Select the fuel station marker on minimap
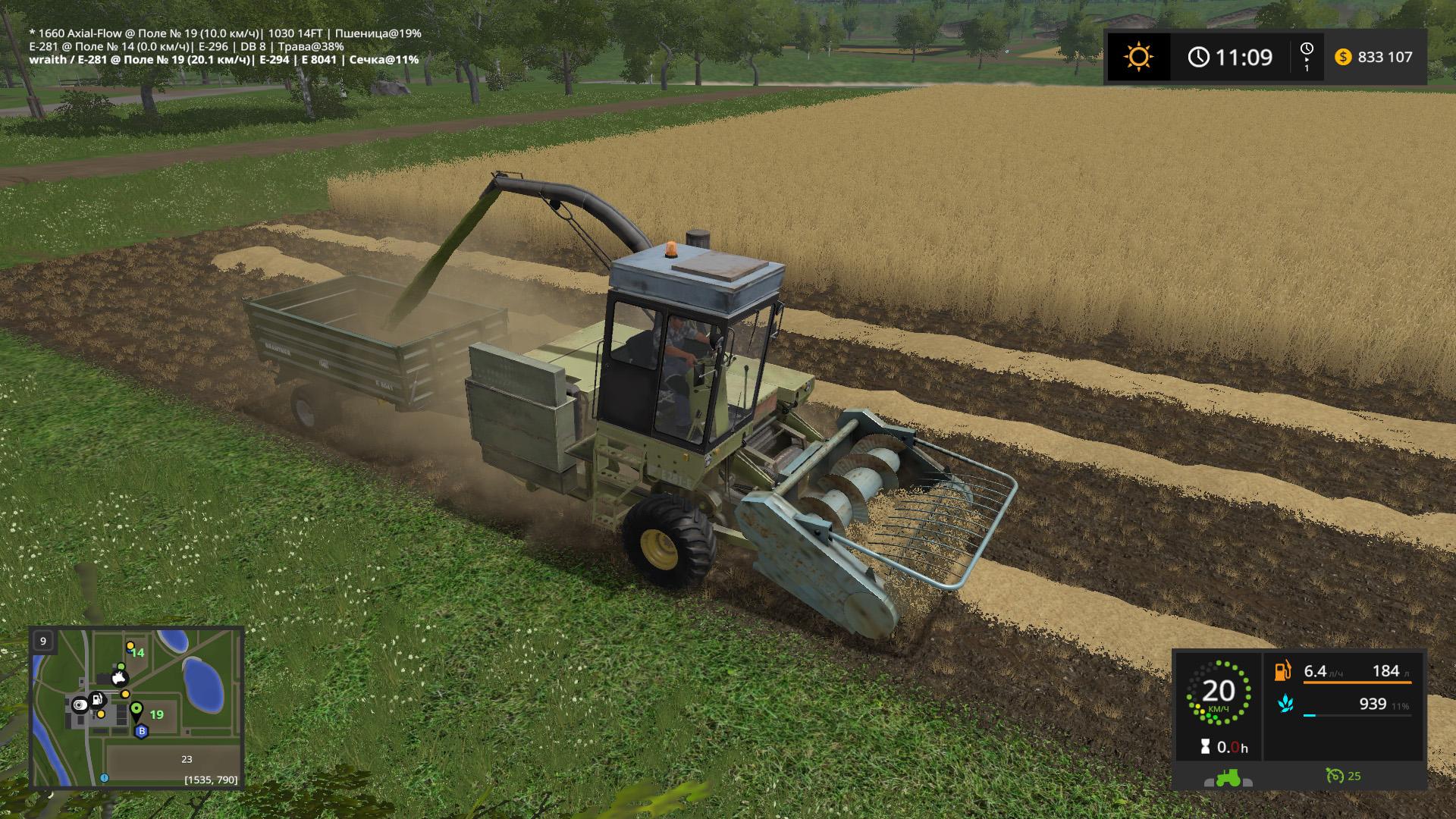Image resolution: width=1456 pixels, height=819 pixels. point(97,699)
